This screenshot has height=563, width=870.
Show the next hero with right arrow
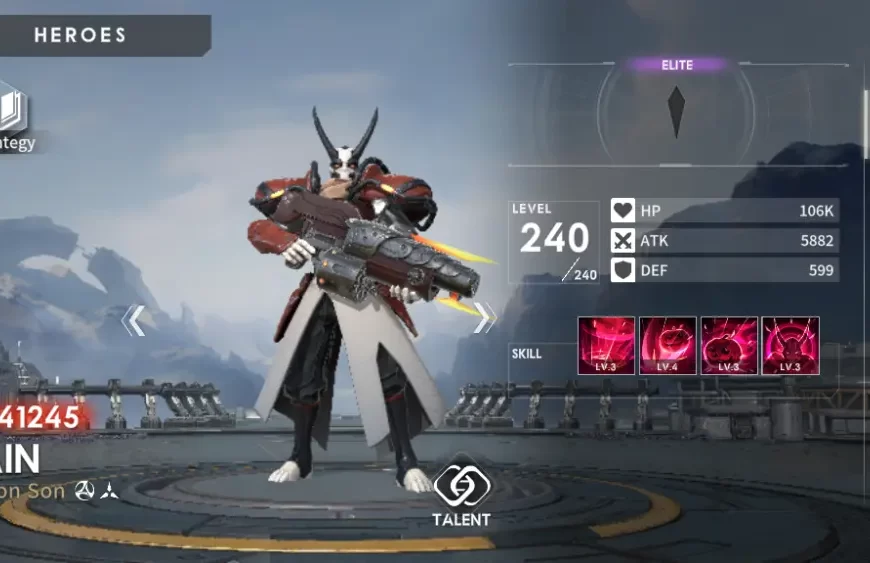coord(485,317)
